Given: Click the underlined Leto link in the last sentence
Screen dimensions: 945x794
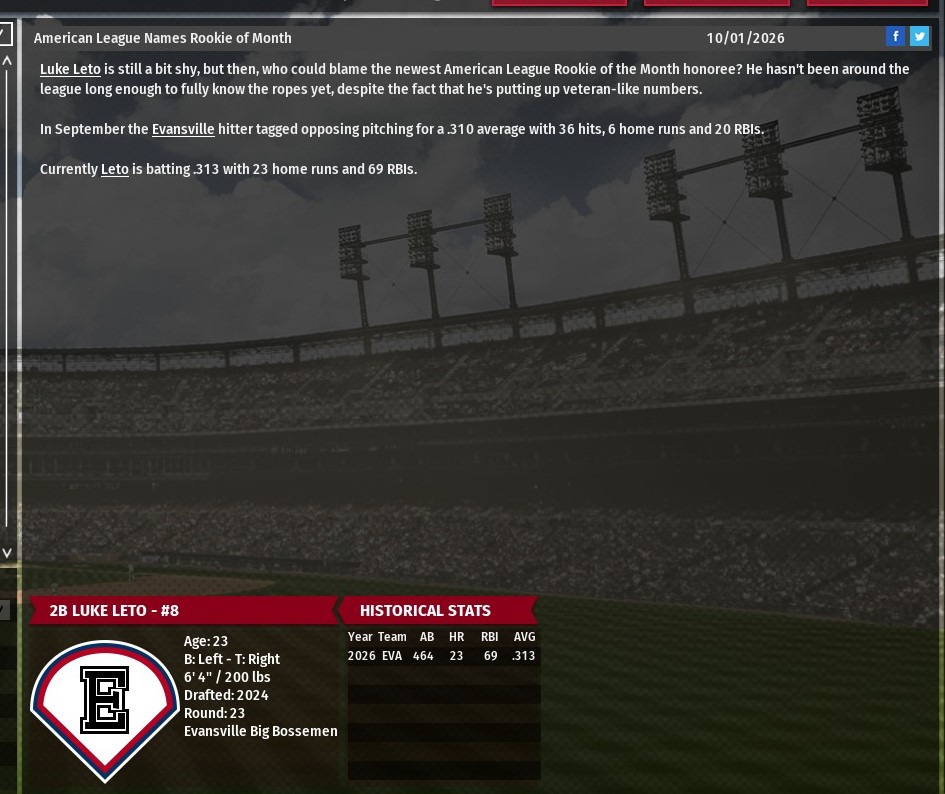Looking at the screenshot, I should click(x=115, y=170).
